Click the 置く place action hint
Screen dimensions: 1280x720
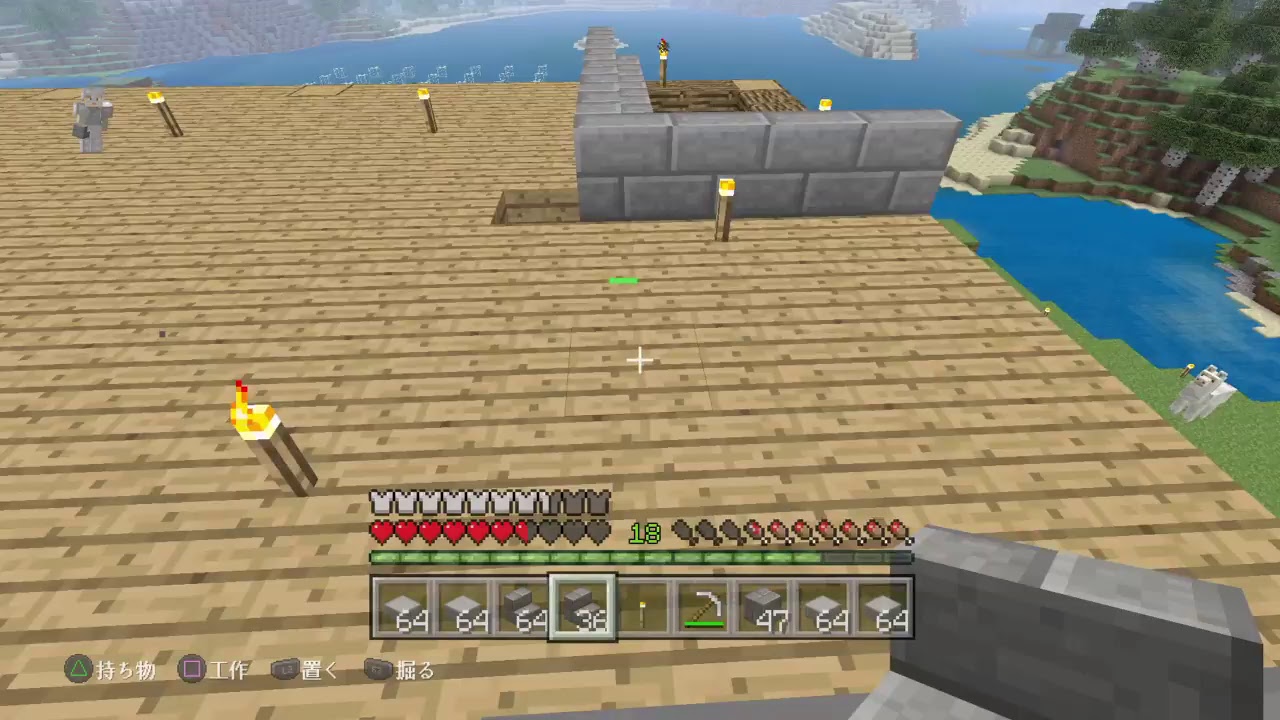[318, 670]
